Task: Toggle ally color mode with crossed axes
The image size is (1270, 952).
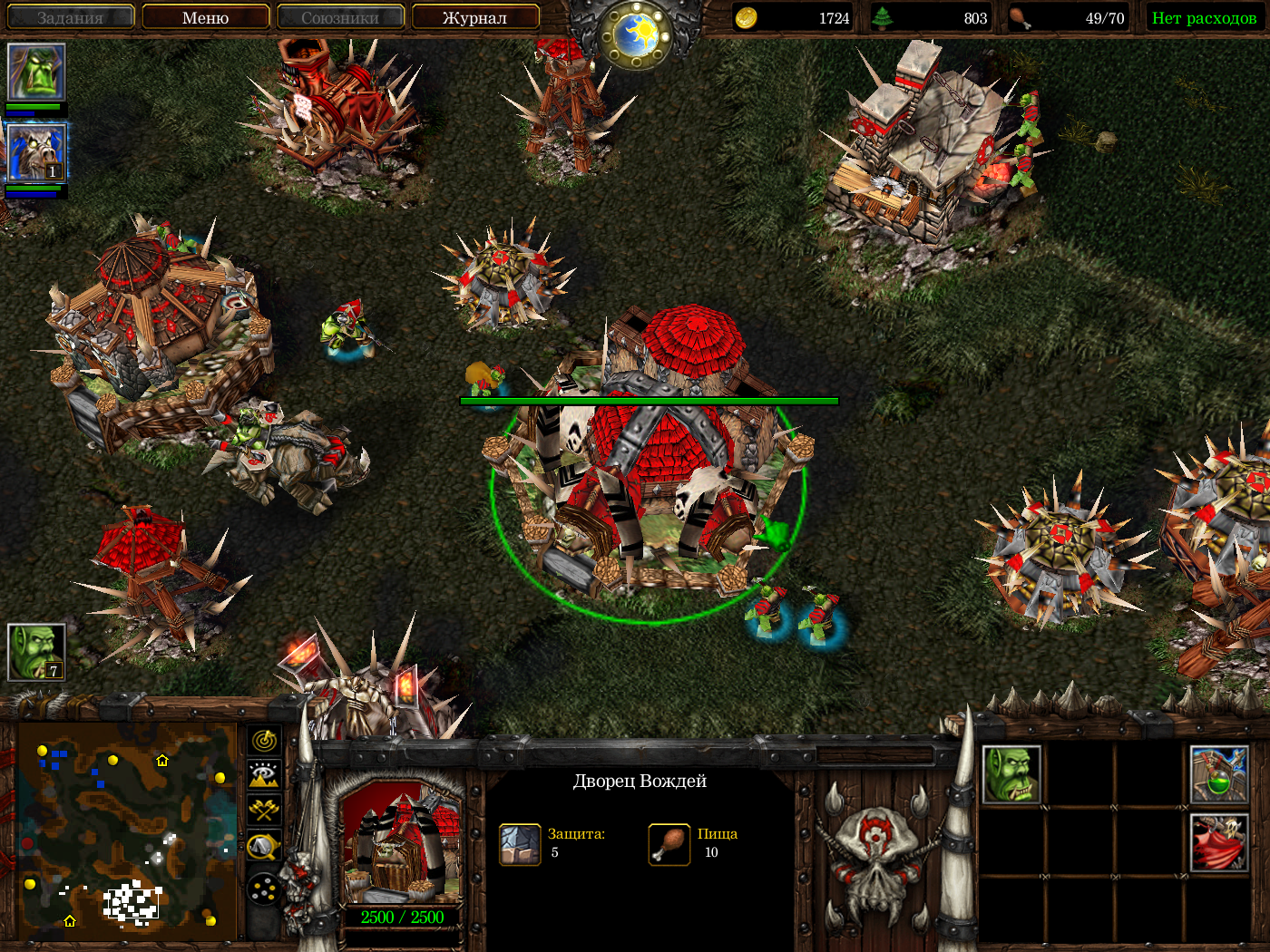Action: coord(264,810)
